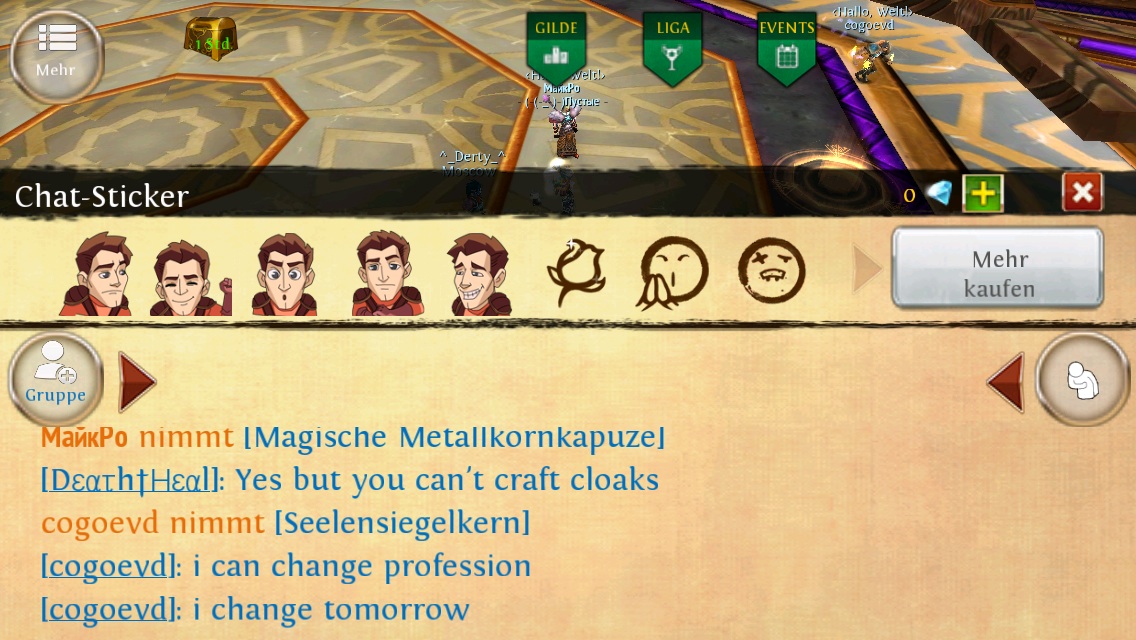Image resolution: width=1136 pixels, height=640 pixels.
Task: Send the surprised wide-eyed face sticker
Action: (x=284, y=275)
